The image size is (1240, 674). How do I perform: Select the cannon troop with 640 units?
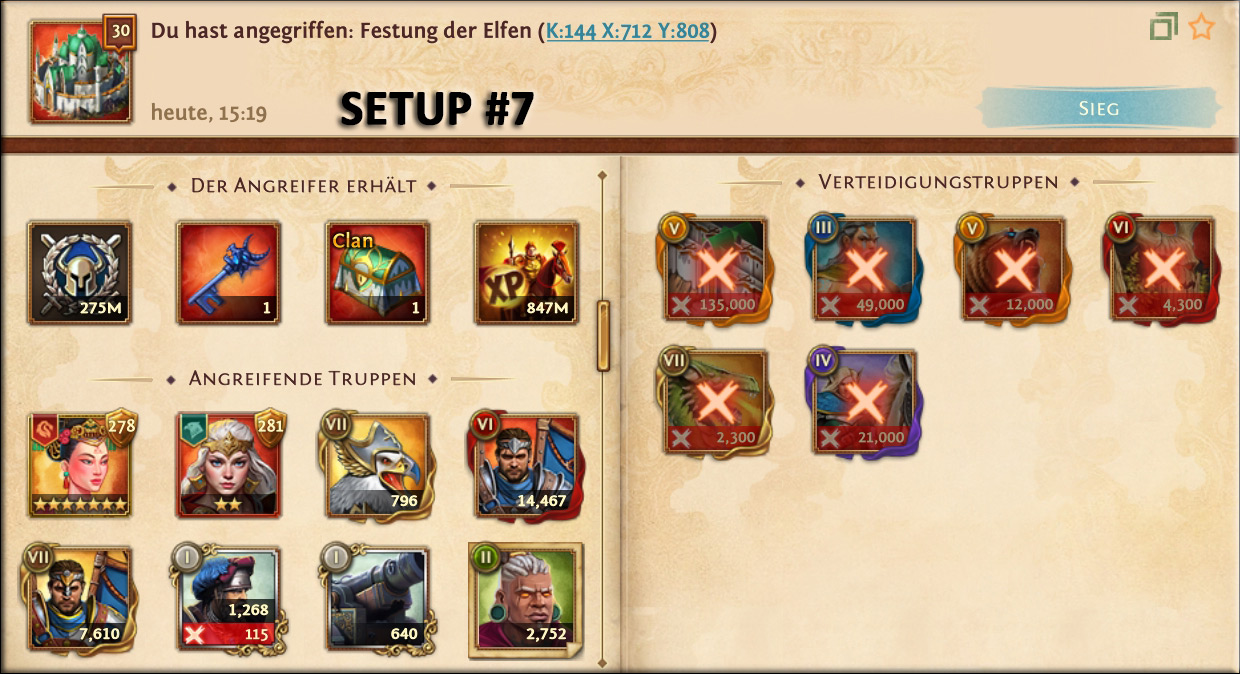coord(378,598)
